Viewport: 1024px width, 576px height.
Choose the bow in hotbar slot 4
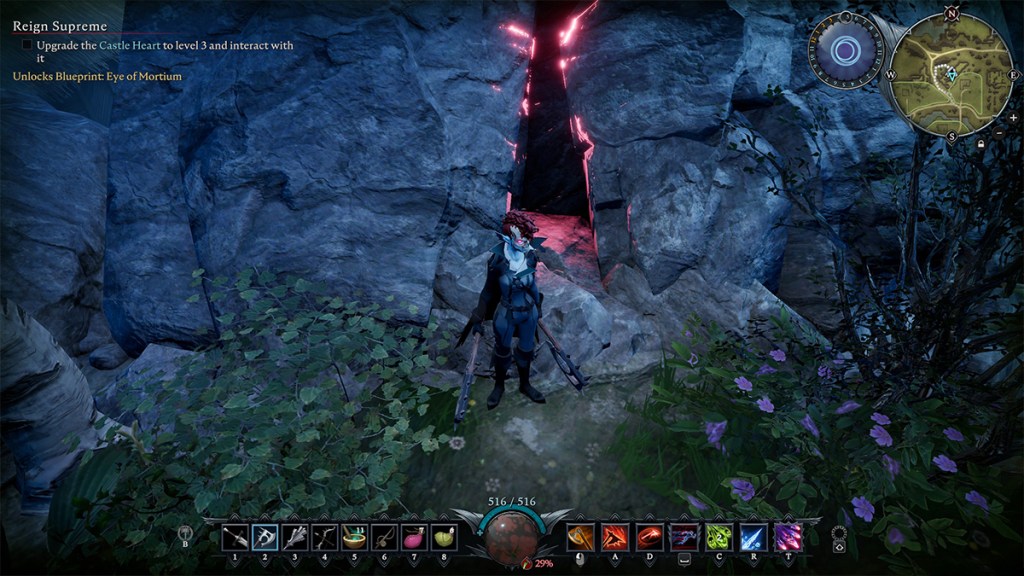(x=324, y=537)
